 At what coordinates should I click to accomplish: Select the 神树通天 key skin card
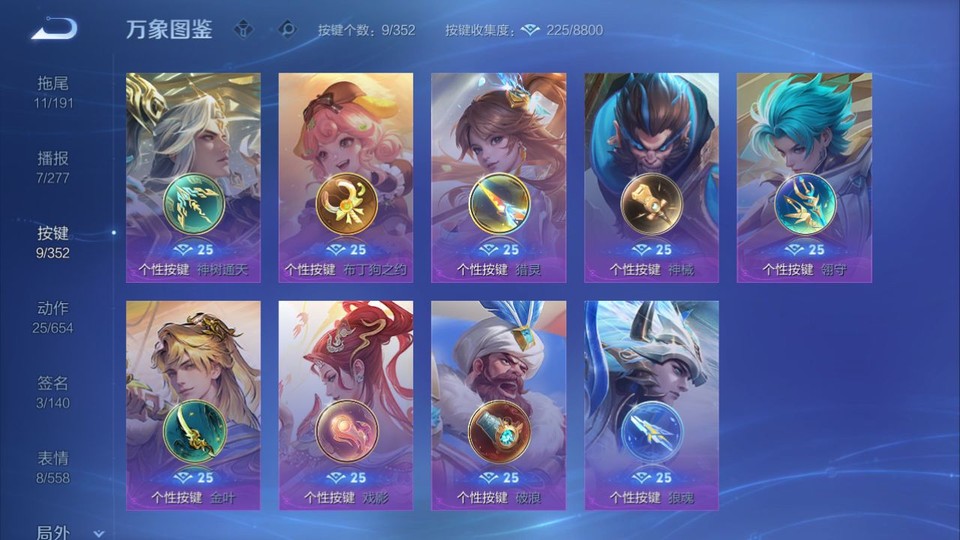click(x=193, y=177)
